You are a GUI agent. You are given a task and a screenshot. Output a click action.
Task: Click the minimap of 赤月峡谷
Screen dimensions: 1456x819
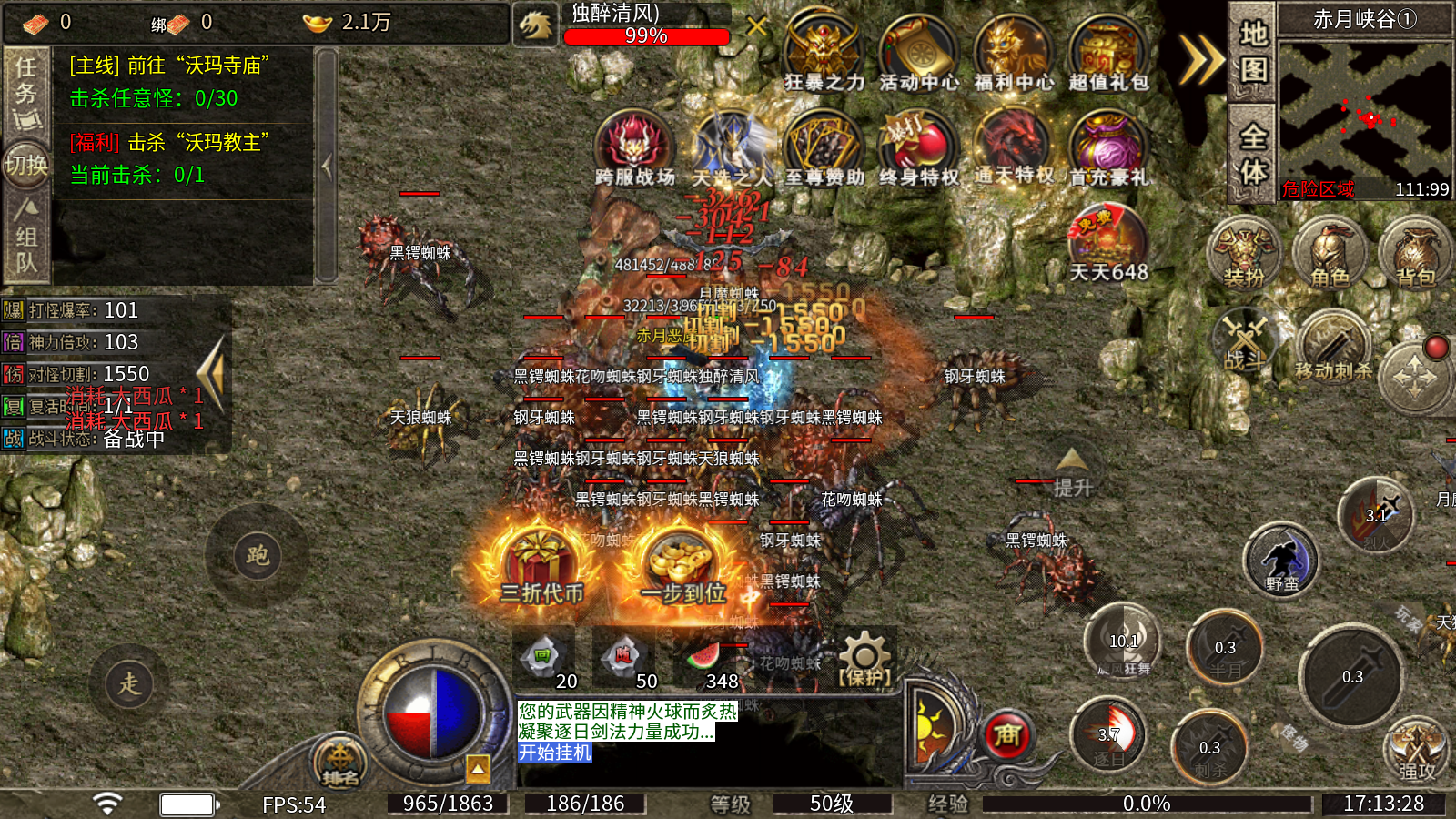1364,109
